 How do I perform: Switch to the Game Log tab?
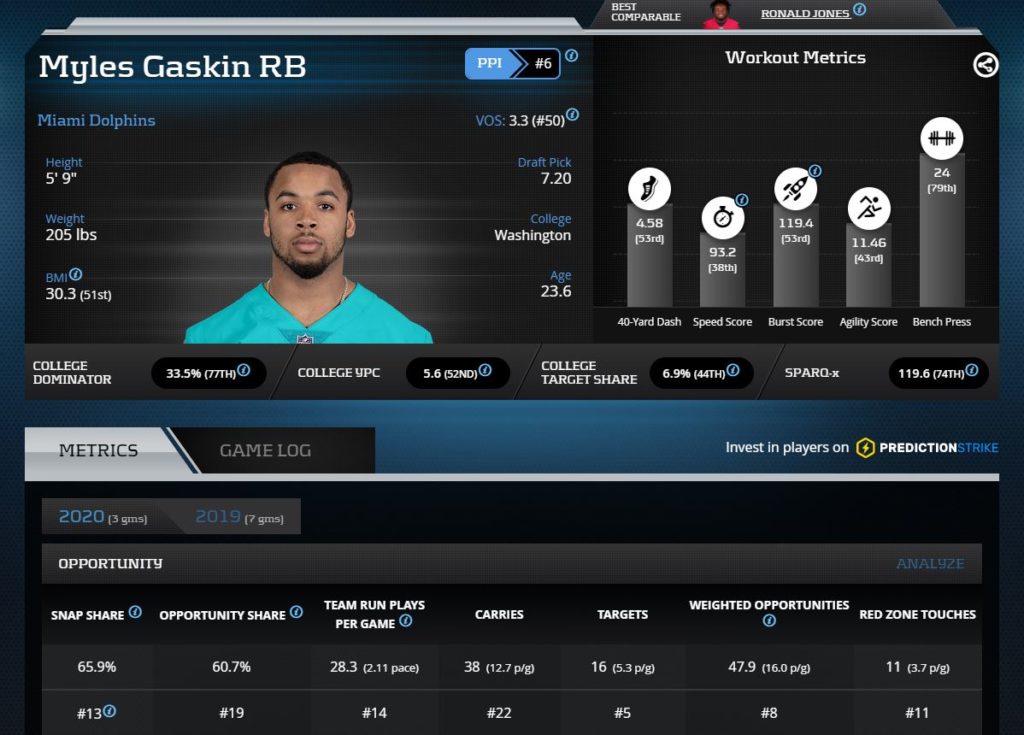pyautogui.click(x=265, y=450)
